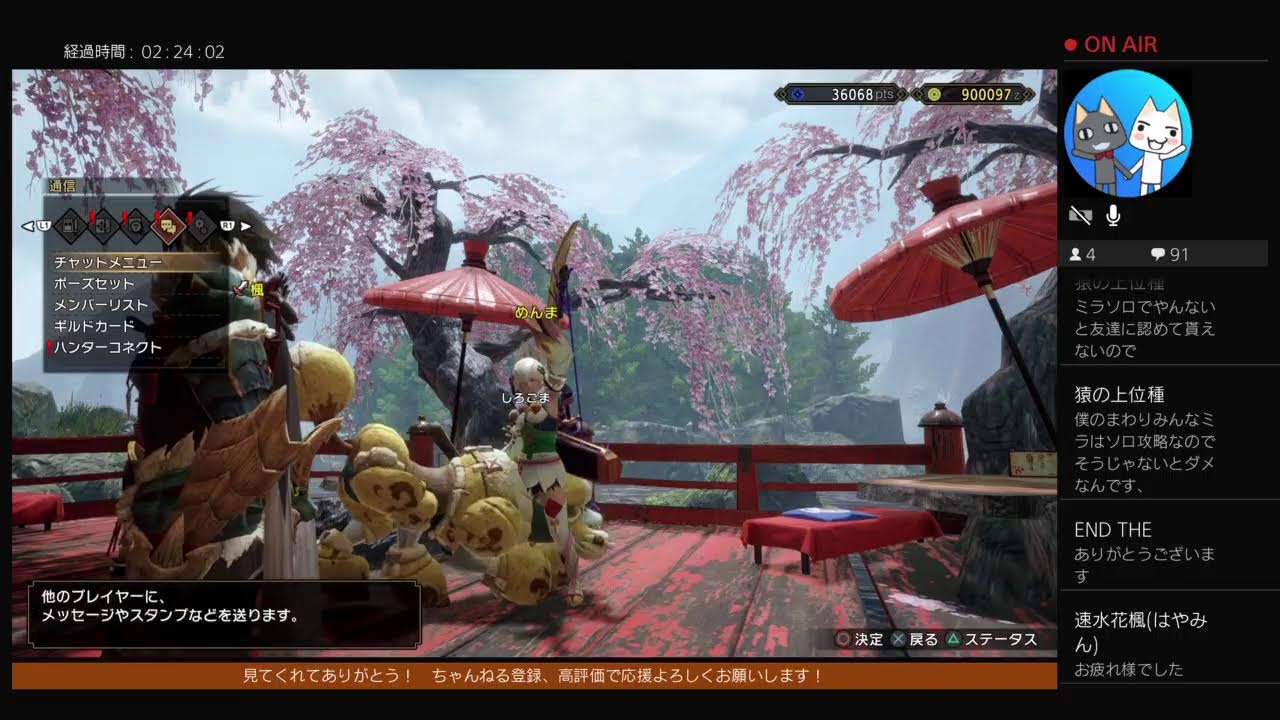Open the チャットメニュー entry
The image size is (1280, 720).
click(108, 262)
